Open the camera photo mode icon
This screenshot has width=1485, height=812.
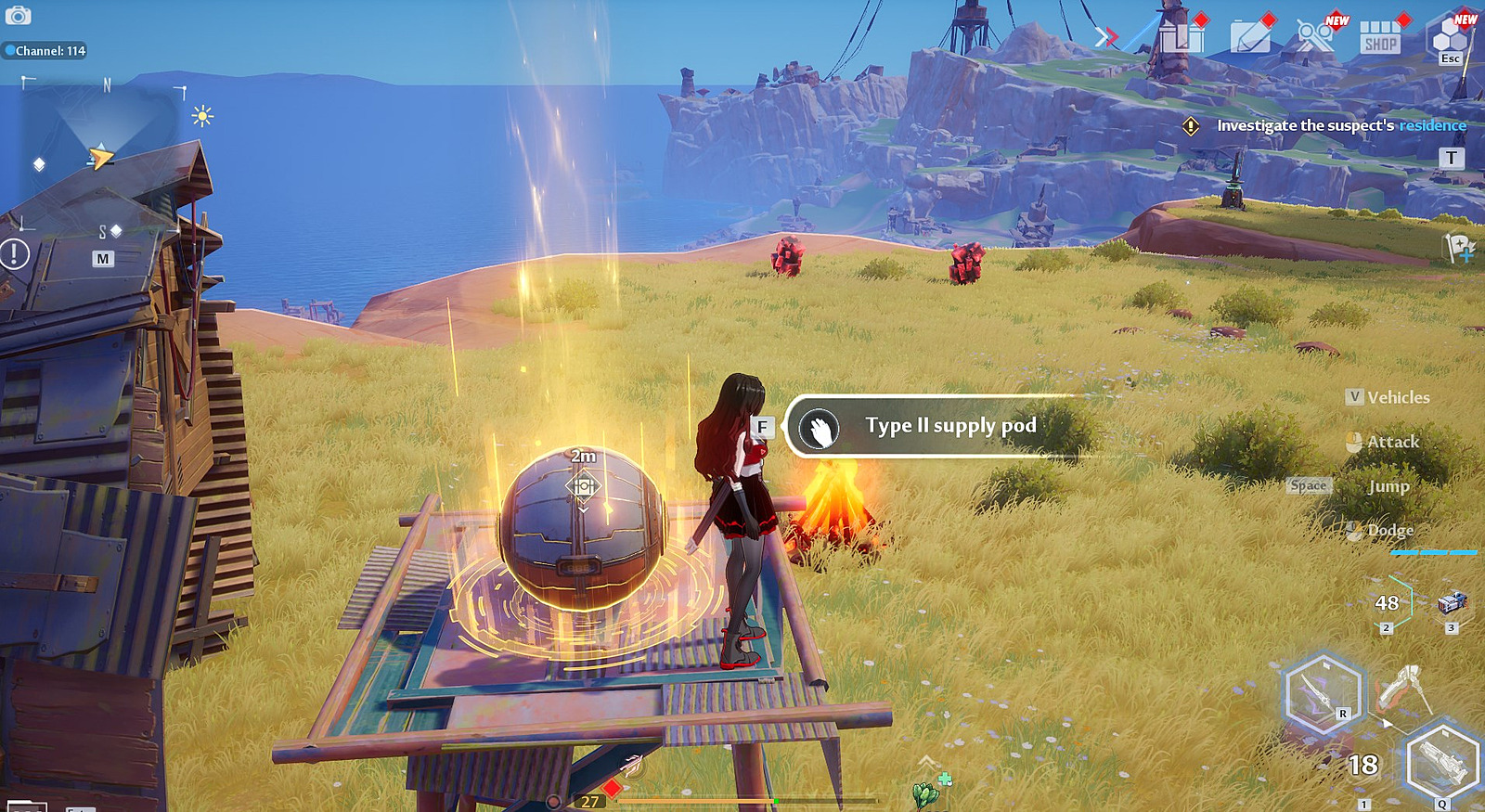coord(19,15)
